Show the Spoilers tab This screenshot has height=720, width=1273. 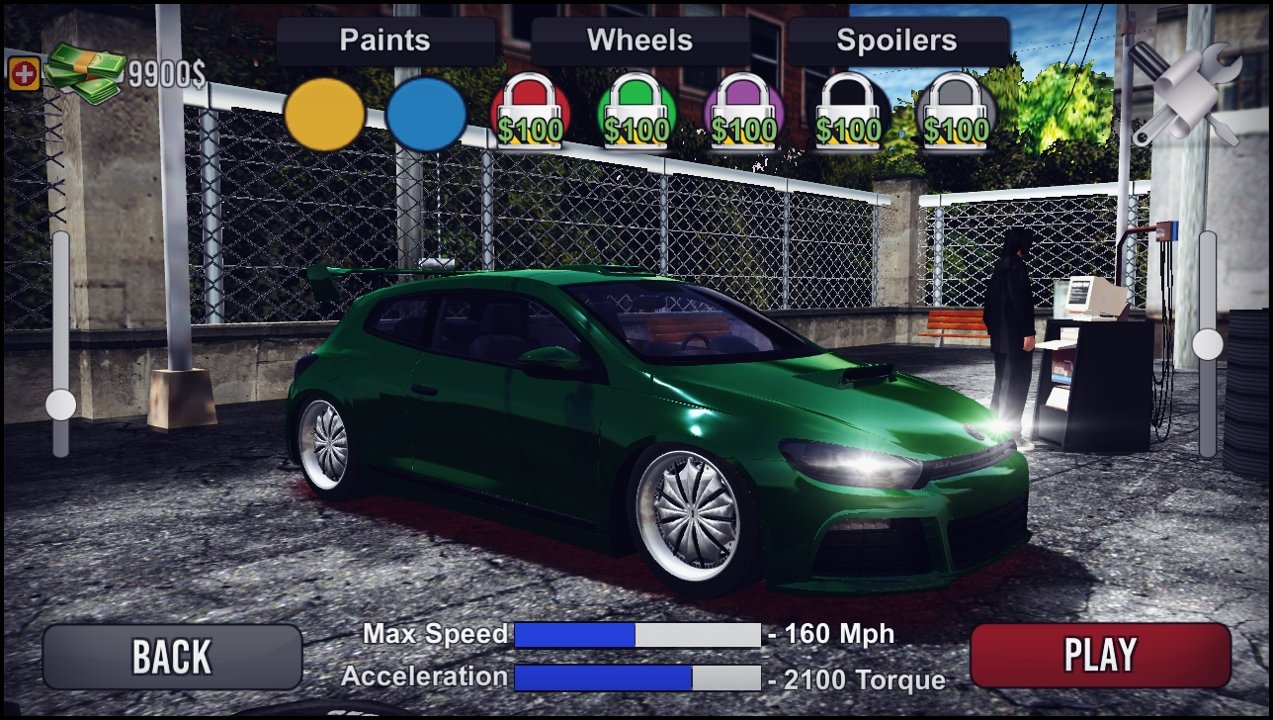(897, 41)
